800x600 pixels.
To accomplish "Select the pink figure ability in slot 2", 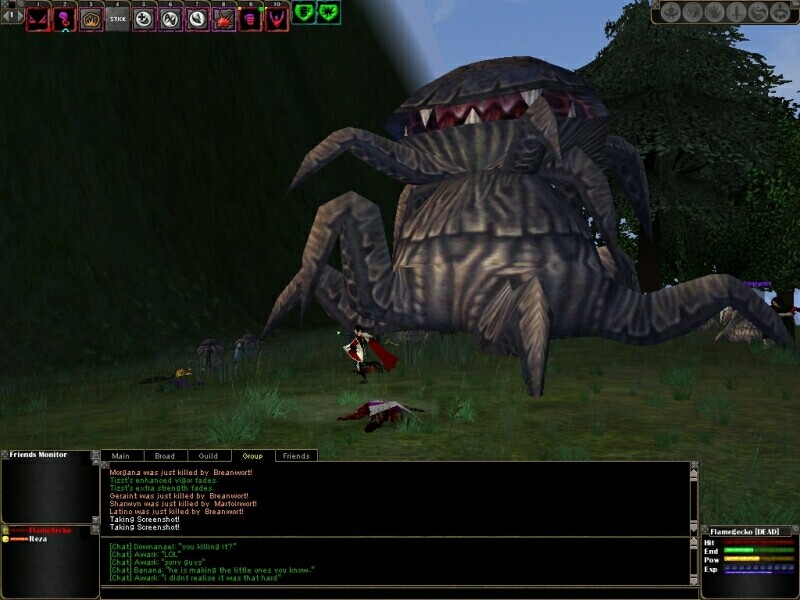I will pyautogui.click(x=64, y=18).
